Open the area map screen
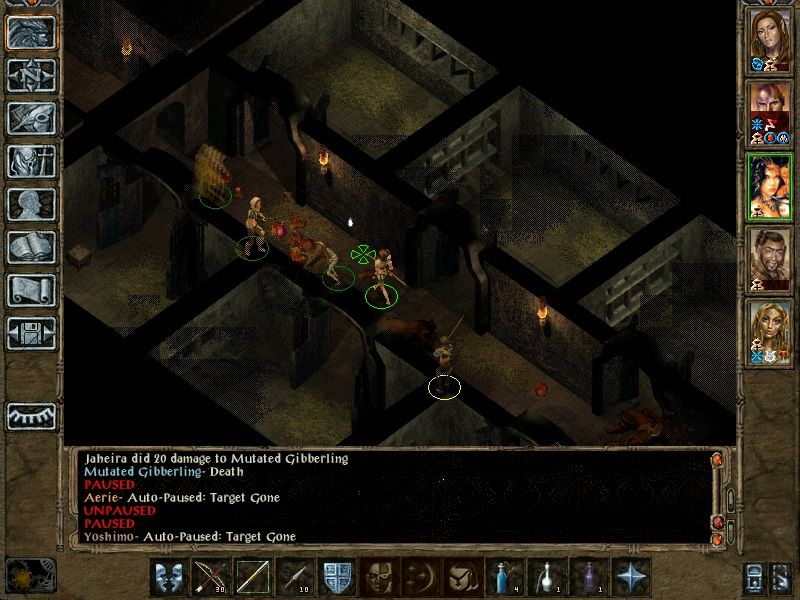This screenshot has height=600, width=800. [31, 75]
